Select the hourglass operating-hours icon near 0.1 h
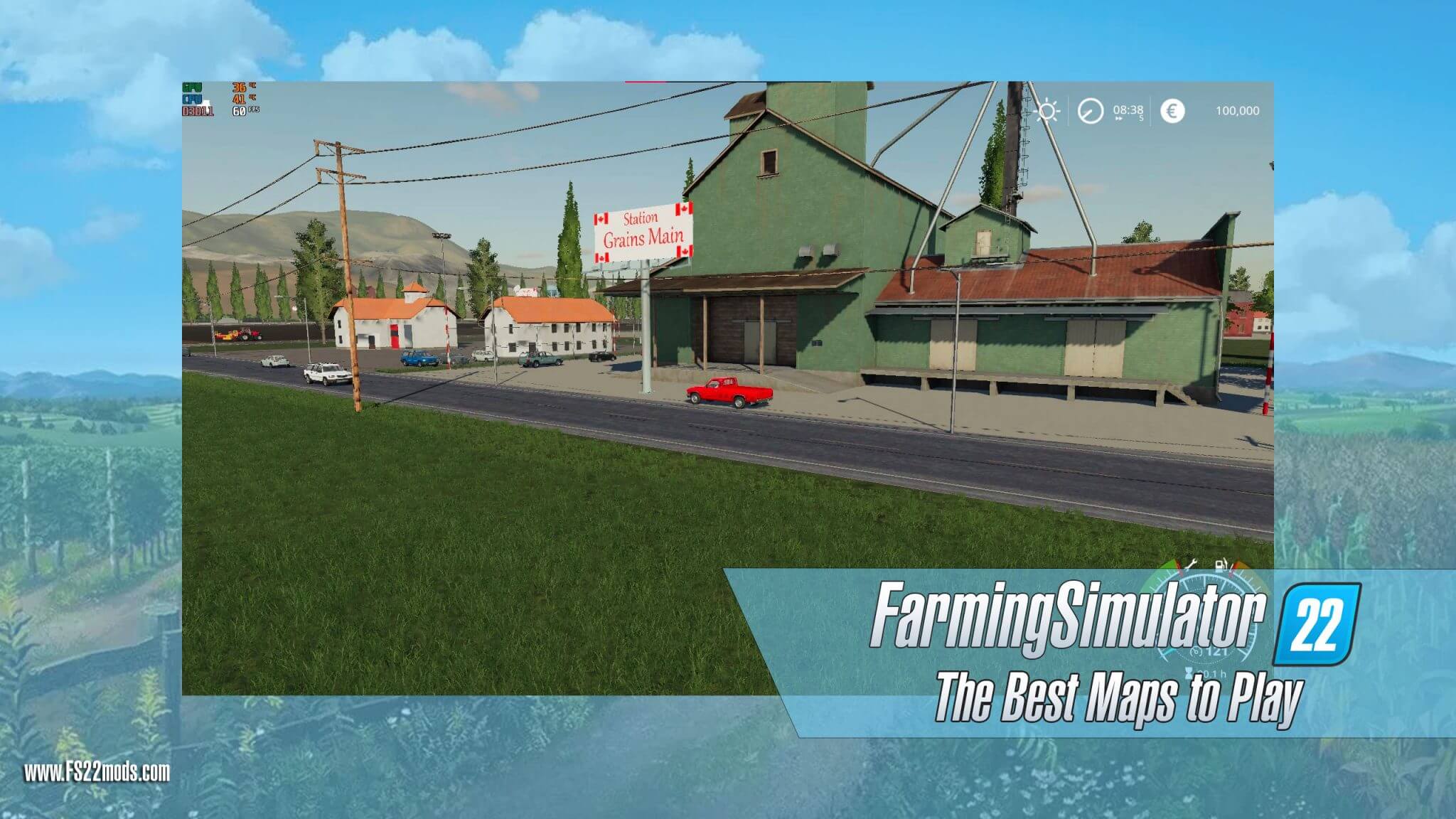 point(1189,675)
